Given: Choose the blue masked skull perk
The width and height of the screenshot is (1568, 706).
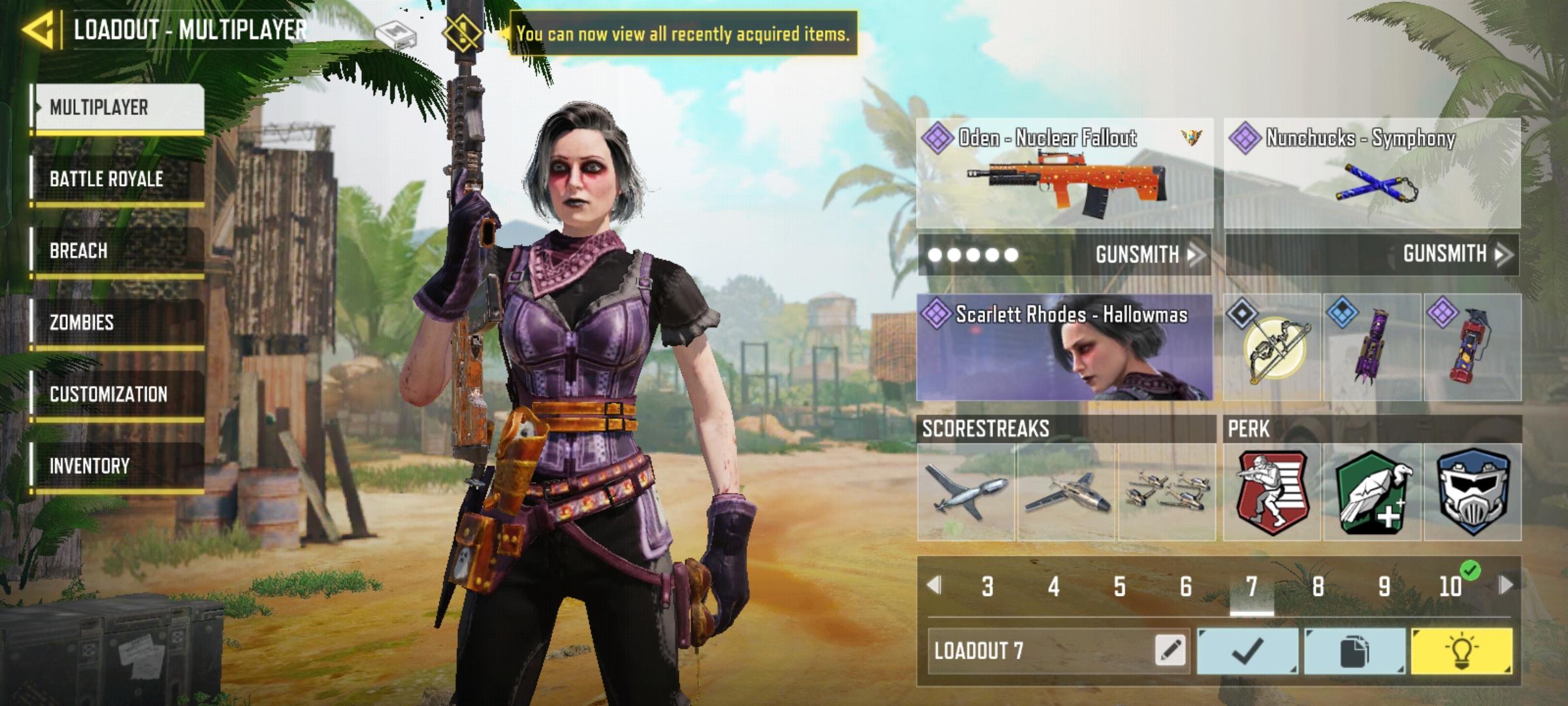Looking at the screenshot, I should point(1473,493).
